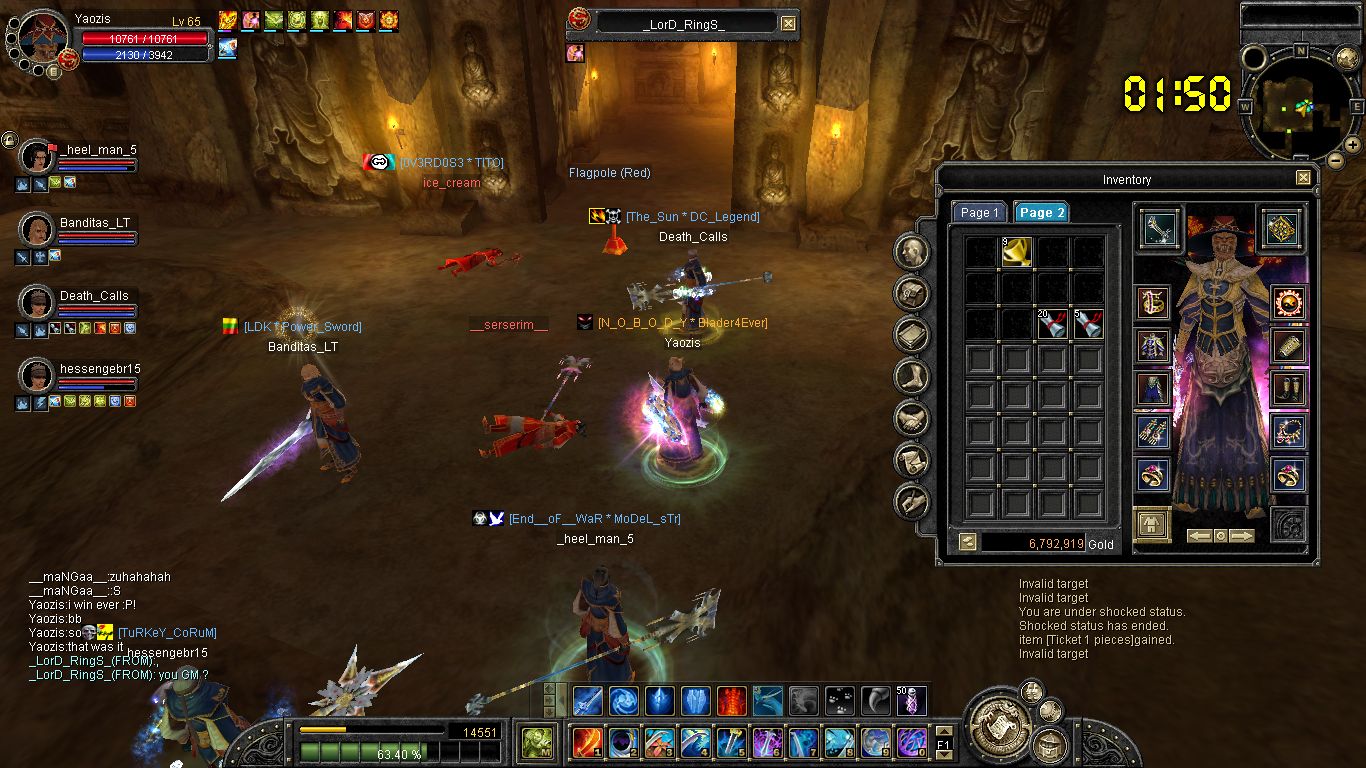
Task: Click the equipped weapon slot in Inventory
Action: click(x=1159, y=227)
